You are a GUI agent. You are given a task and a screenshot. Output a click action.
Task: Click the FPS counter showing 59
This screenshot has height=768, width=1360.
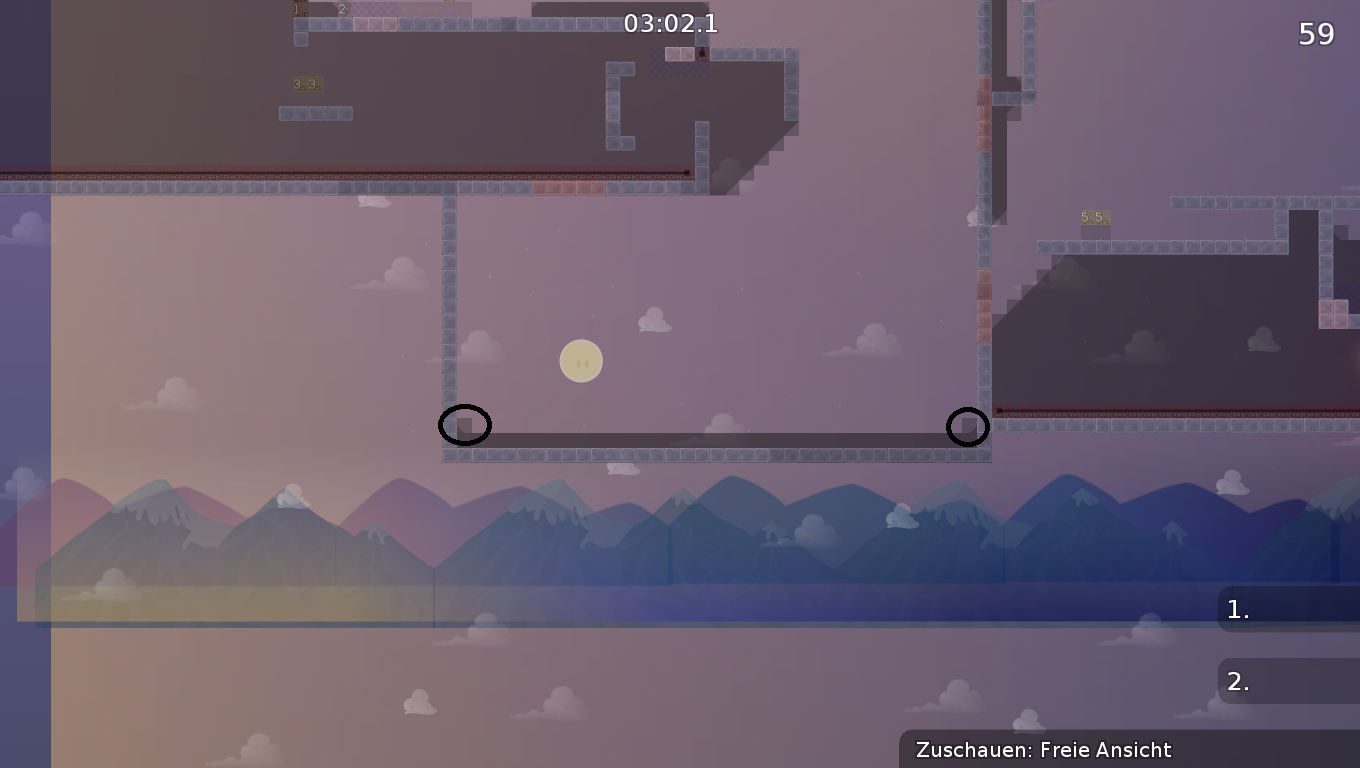click(x=1318, y=33)
